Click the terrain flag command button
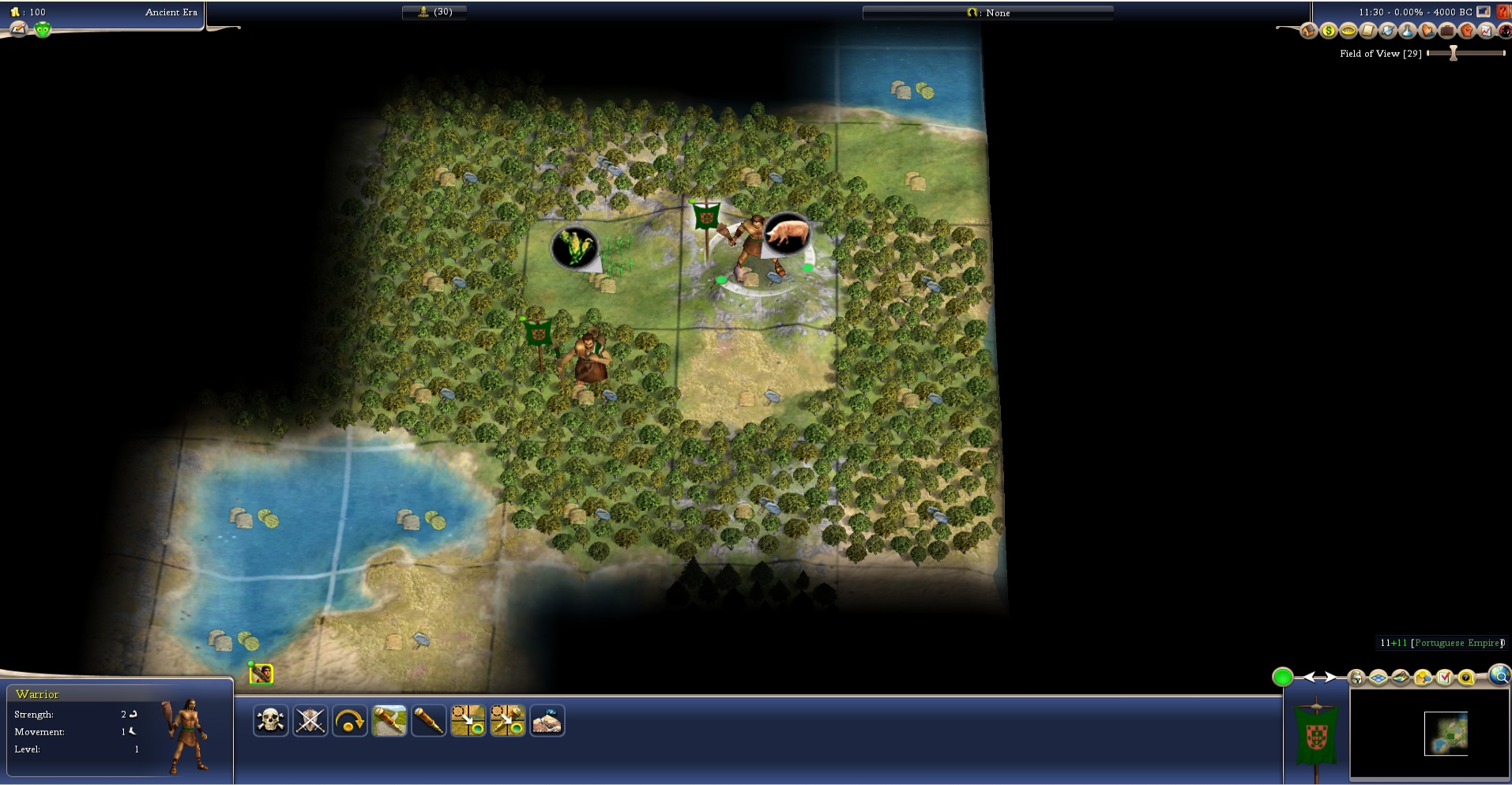The height and width of the screenshot is (785, 1512). 547,720
